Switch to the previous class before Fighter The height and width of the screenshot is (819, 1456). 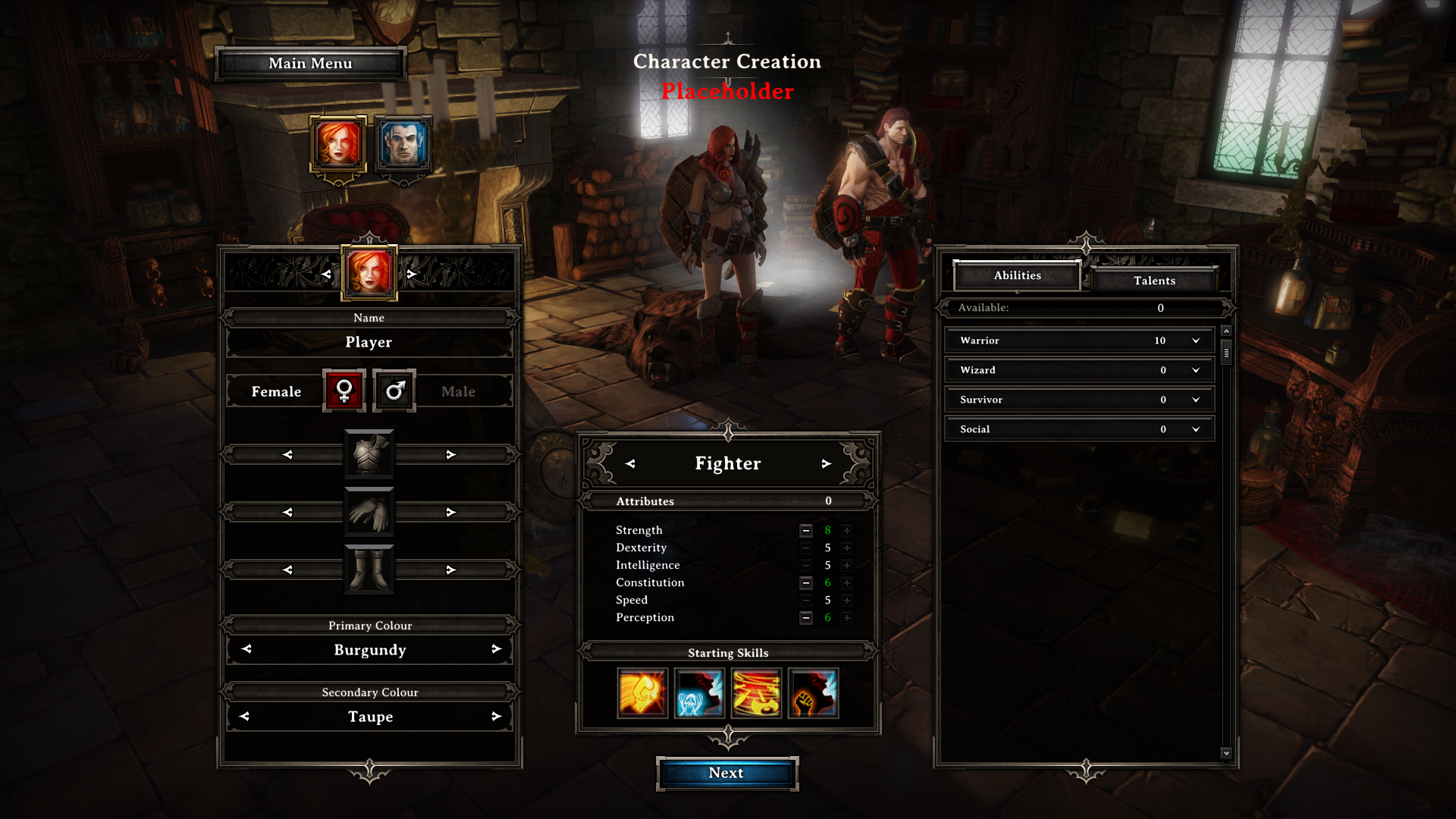630,463
